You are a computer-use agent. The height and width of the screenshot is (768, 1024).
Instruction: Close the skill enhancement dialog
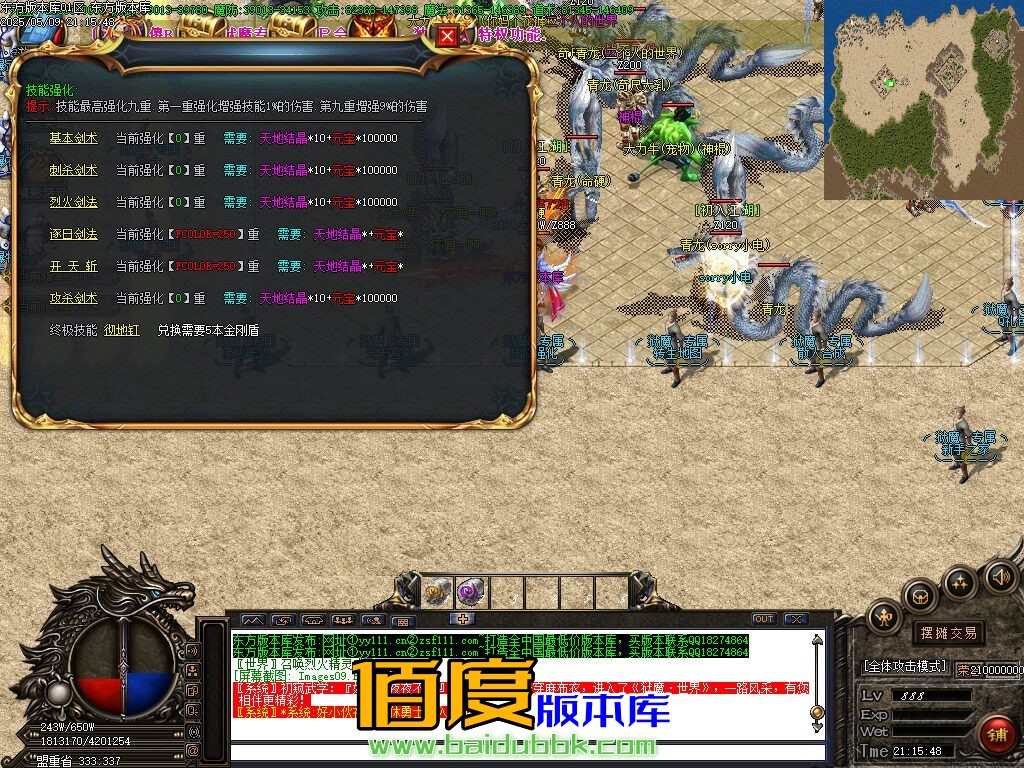point(447,36)
